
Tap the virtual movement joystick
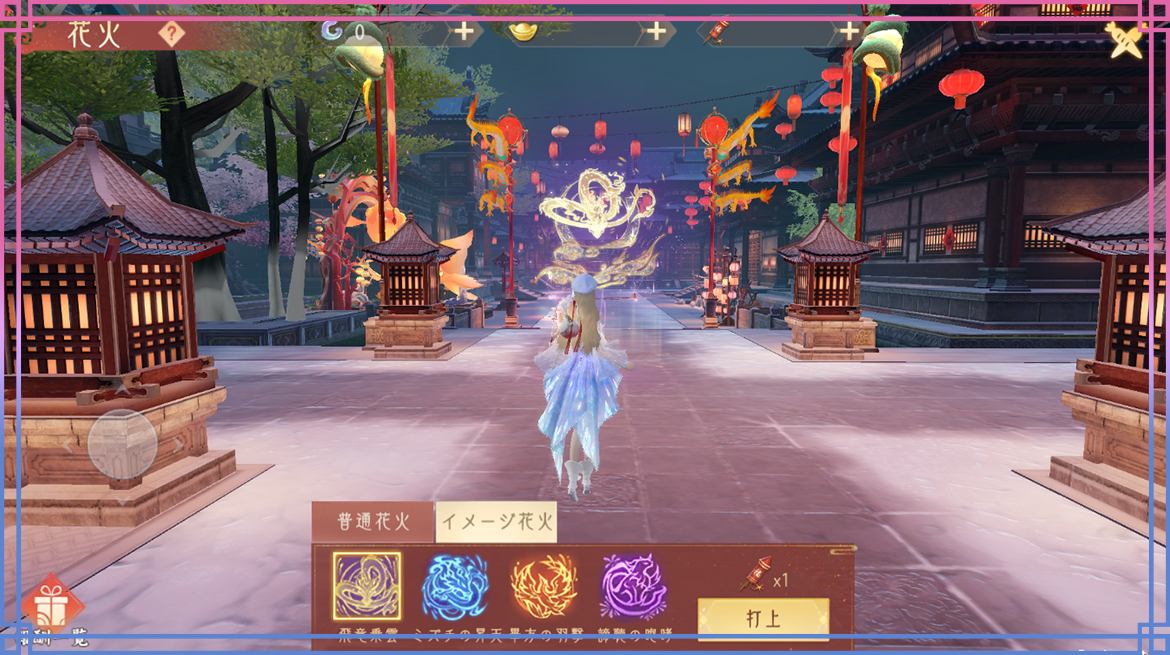tap(122, 443)
